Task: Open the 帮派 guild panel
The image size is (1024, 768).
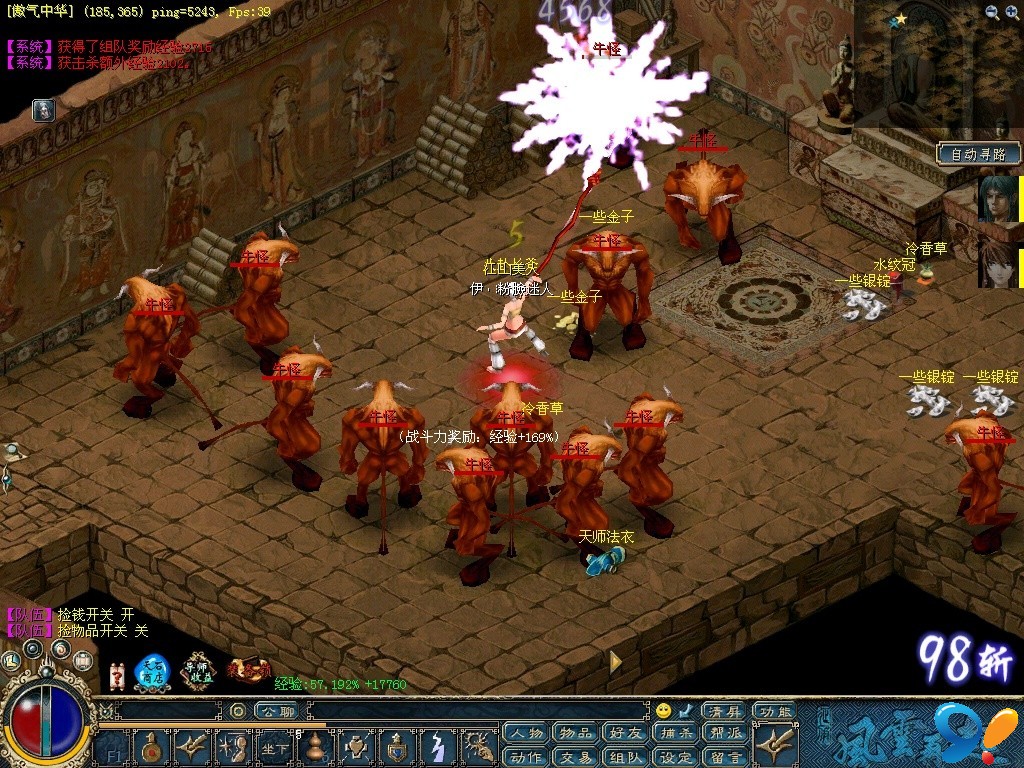Action: coord(725,735)
